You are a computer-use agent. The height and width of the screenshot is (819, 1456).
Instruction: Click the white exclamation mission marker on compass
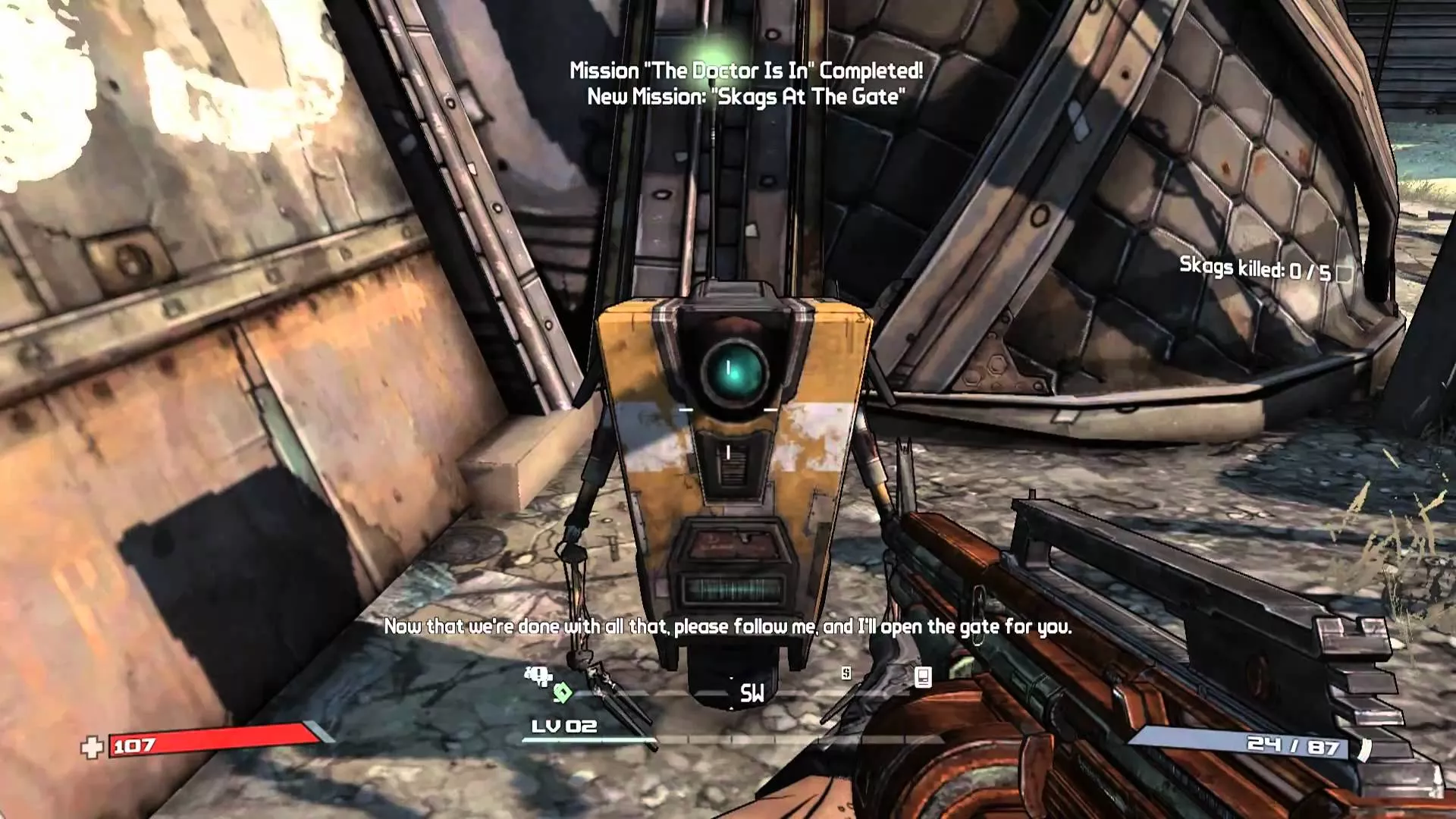pyautogui.click(x=538, y=674)
